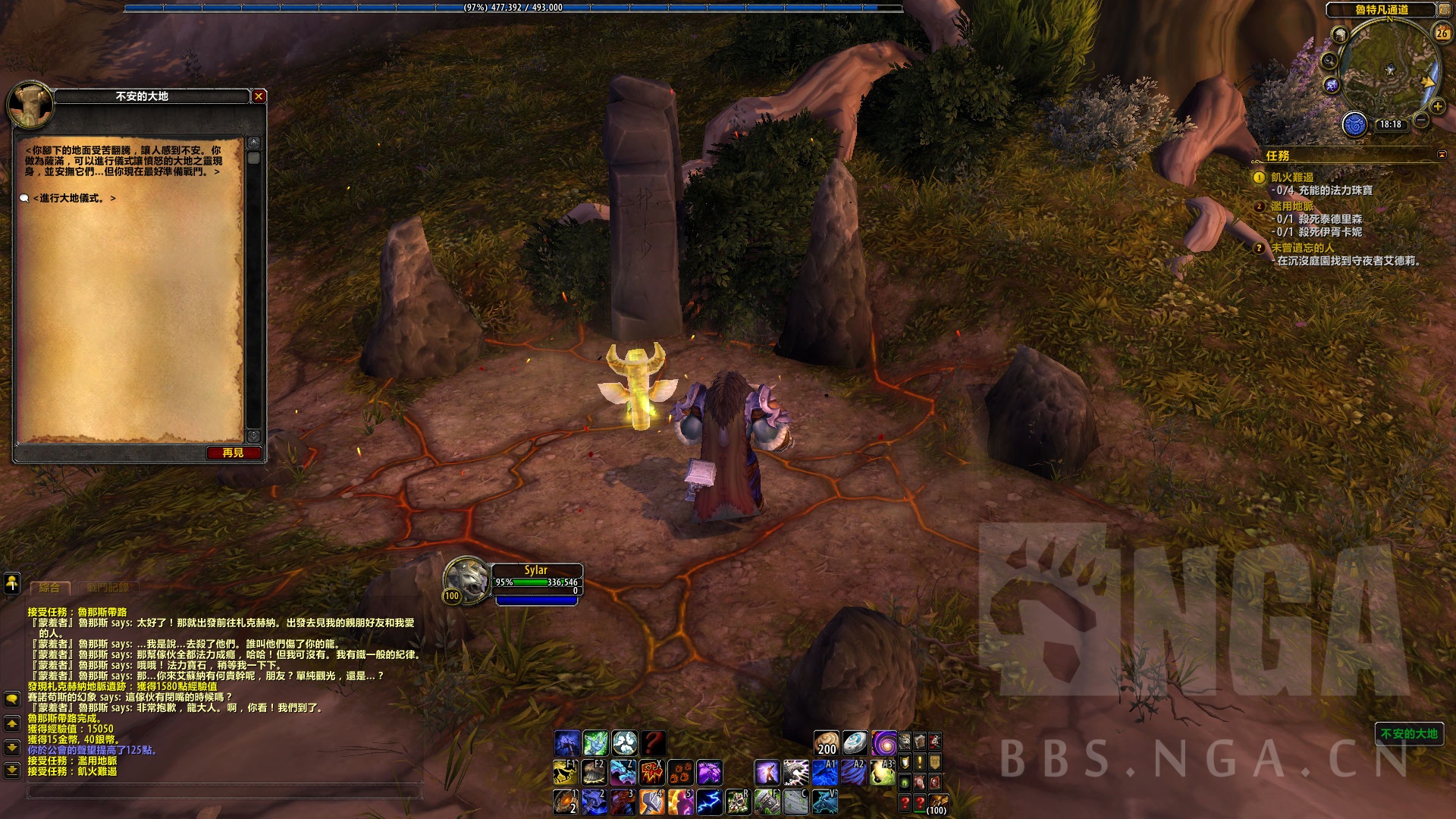Jump chat to bottom with the lowest arrow button
Viewport: 1456px width, 819px height.
(12, 770)
